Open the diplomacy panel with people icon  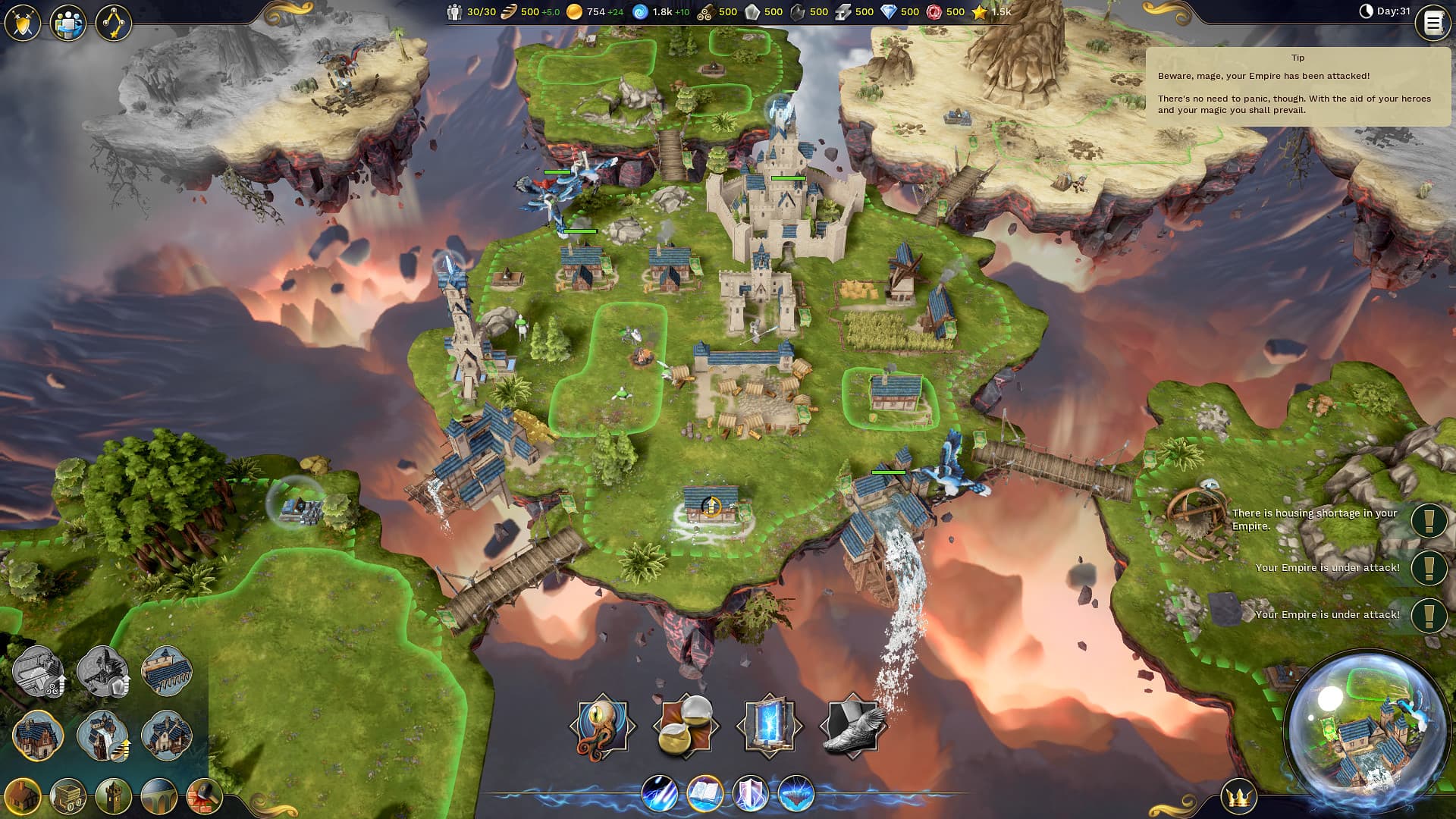click(x=70, y=23)
